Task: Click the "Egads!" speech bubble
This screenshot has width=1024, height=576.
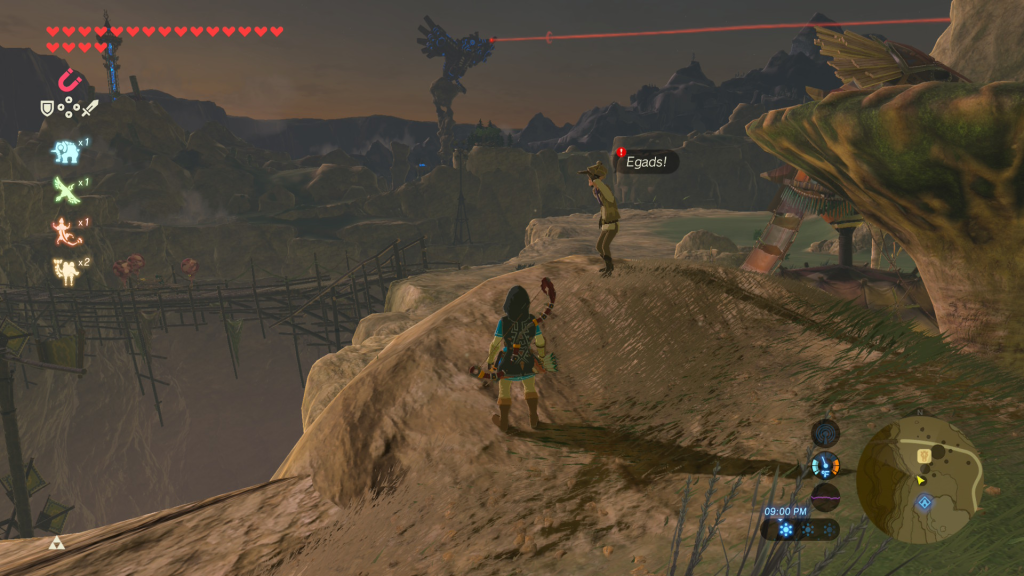Action: (647, 160)
